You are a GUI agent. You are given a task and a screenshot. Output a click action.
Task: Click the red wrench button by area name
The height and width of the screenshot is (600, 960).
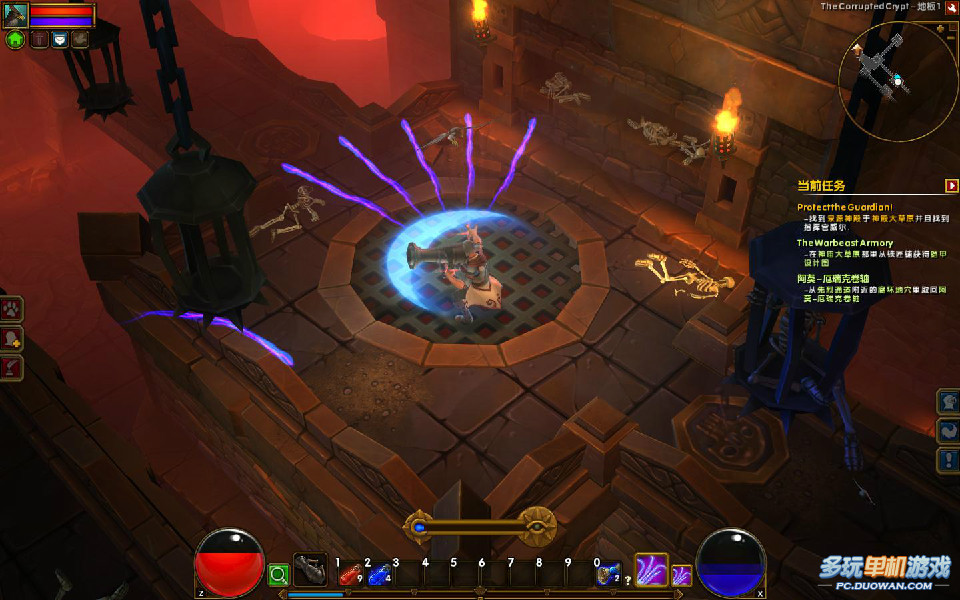pyautogui.click(x=952, y=8)
